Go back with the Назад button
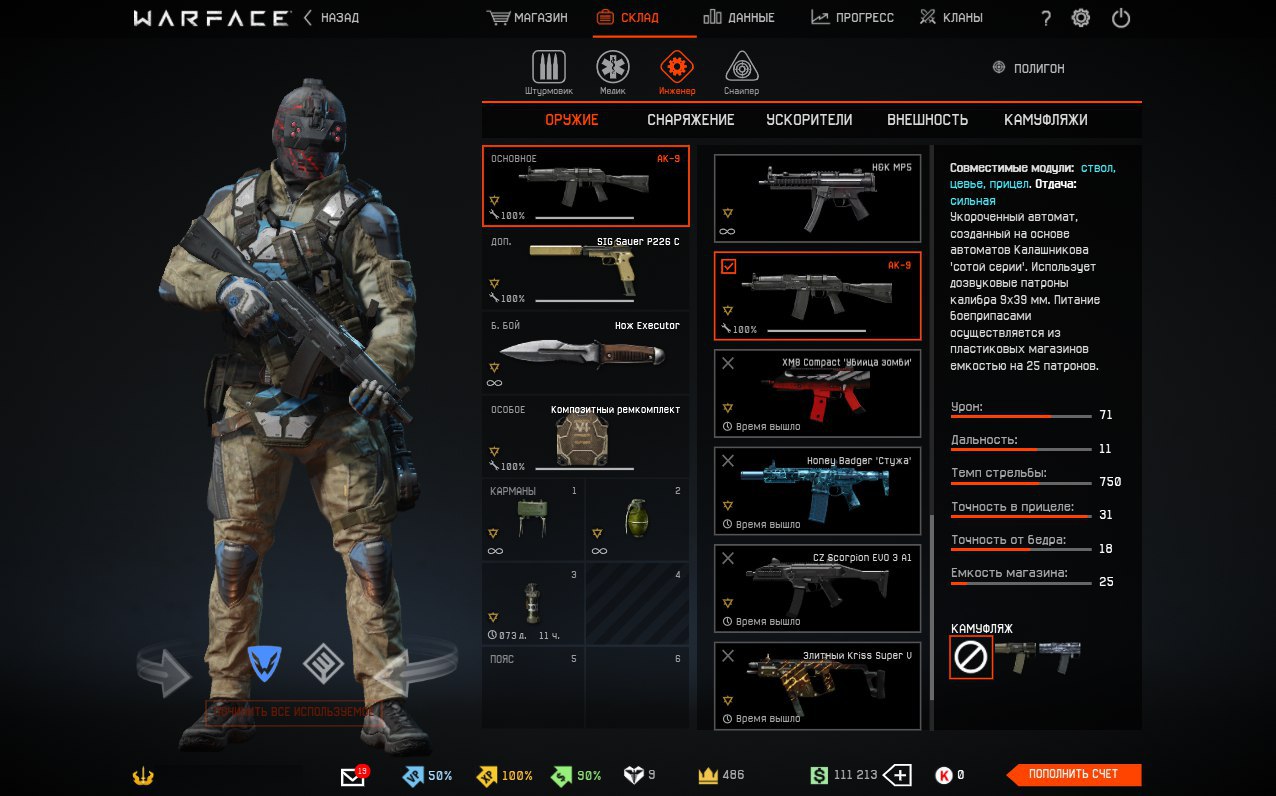The width and height of the screenshot is (1276, 796). tap(332, 18)
